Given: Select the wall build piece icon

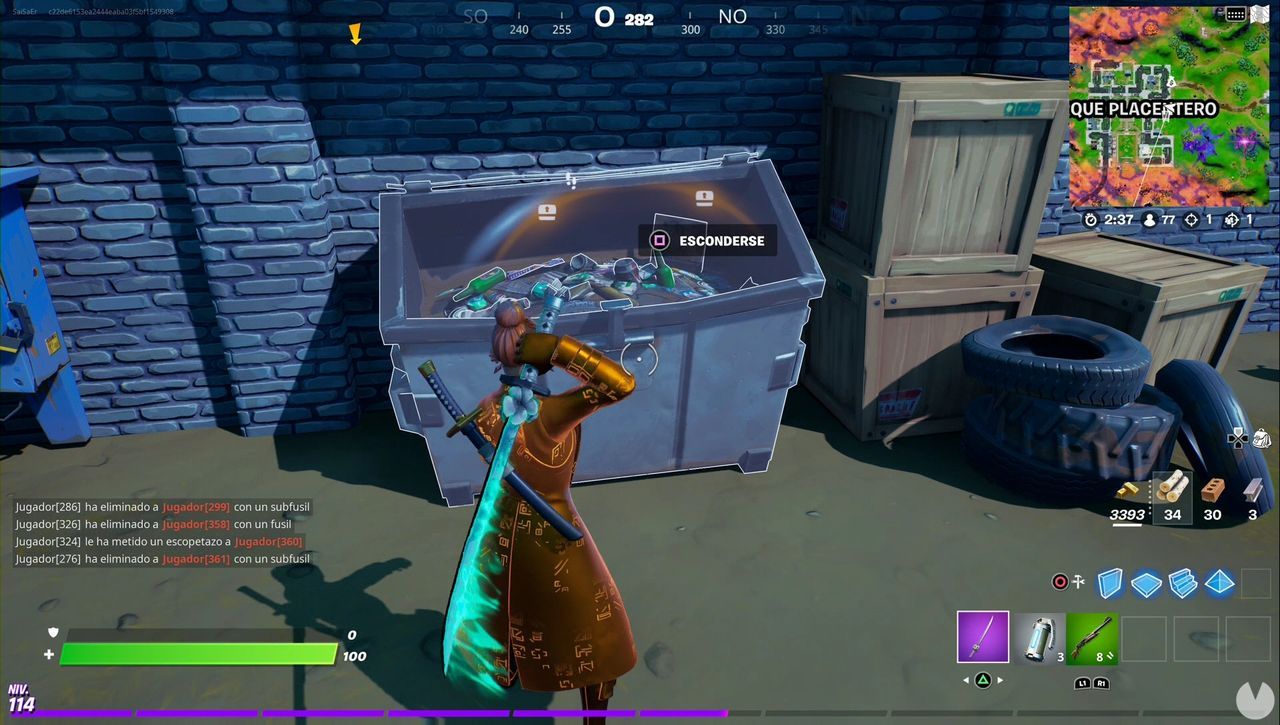Looking at the screenshot, I should tap(1110, 583).
